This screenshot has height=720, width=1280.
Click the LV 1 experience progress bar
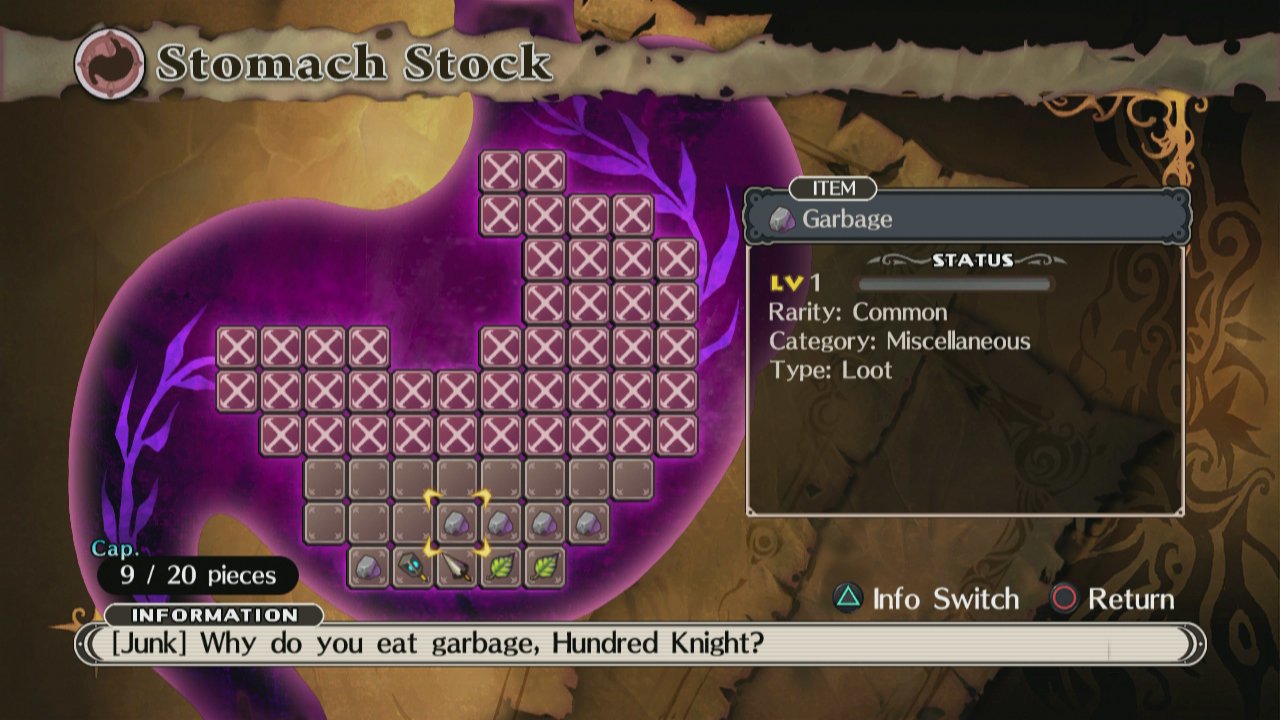(955, 283)
